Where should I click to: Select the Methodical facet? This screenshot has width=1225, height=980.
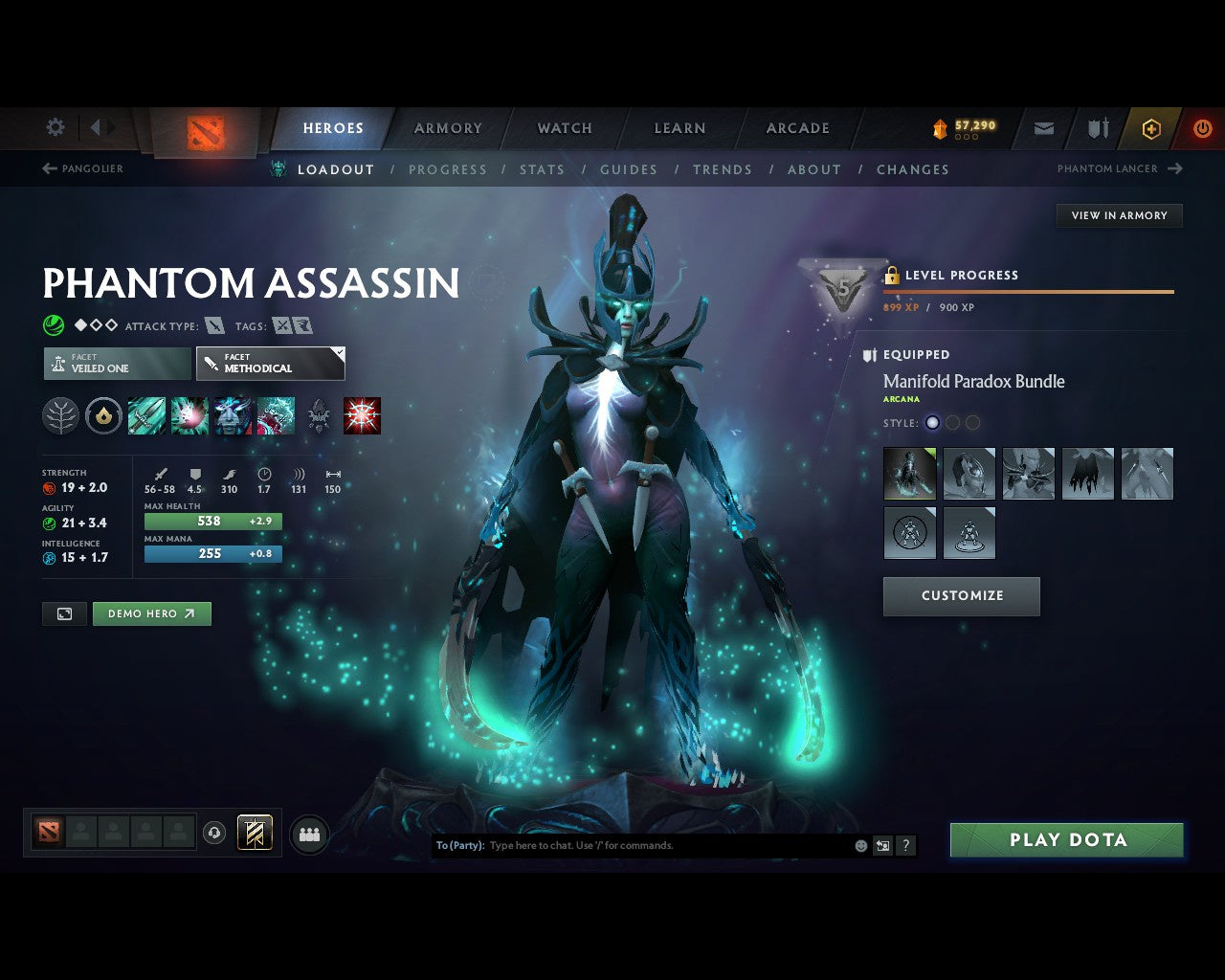[x=270, y=364]
